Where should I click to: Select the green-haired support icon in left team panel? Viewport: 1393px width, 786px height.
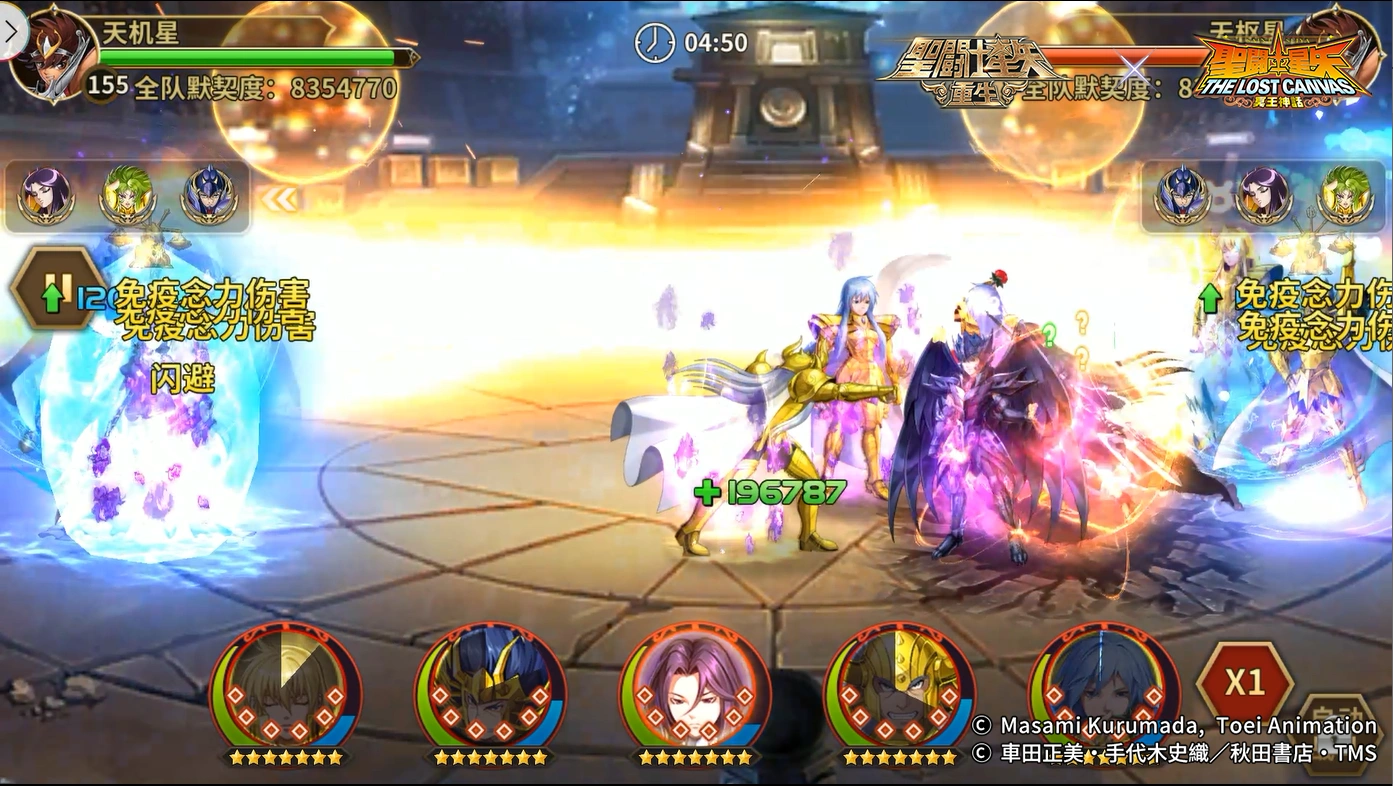coord(127,196)
